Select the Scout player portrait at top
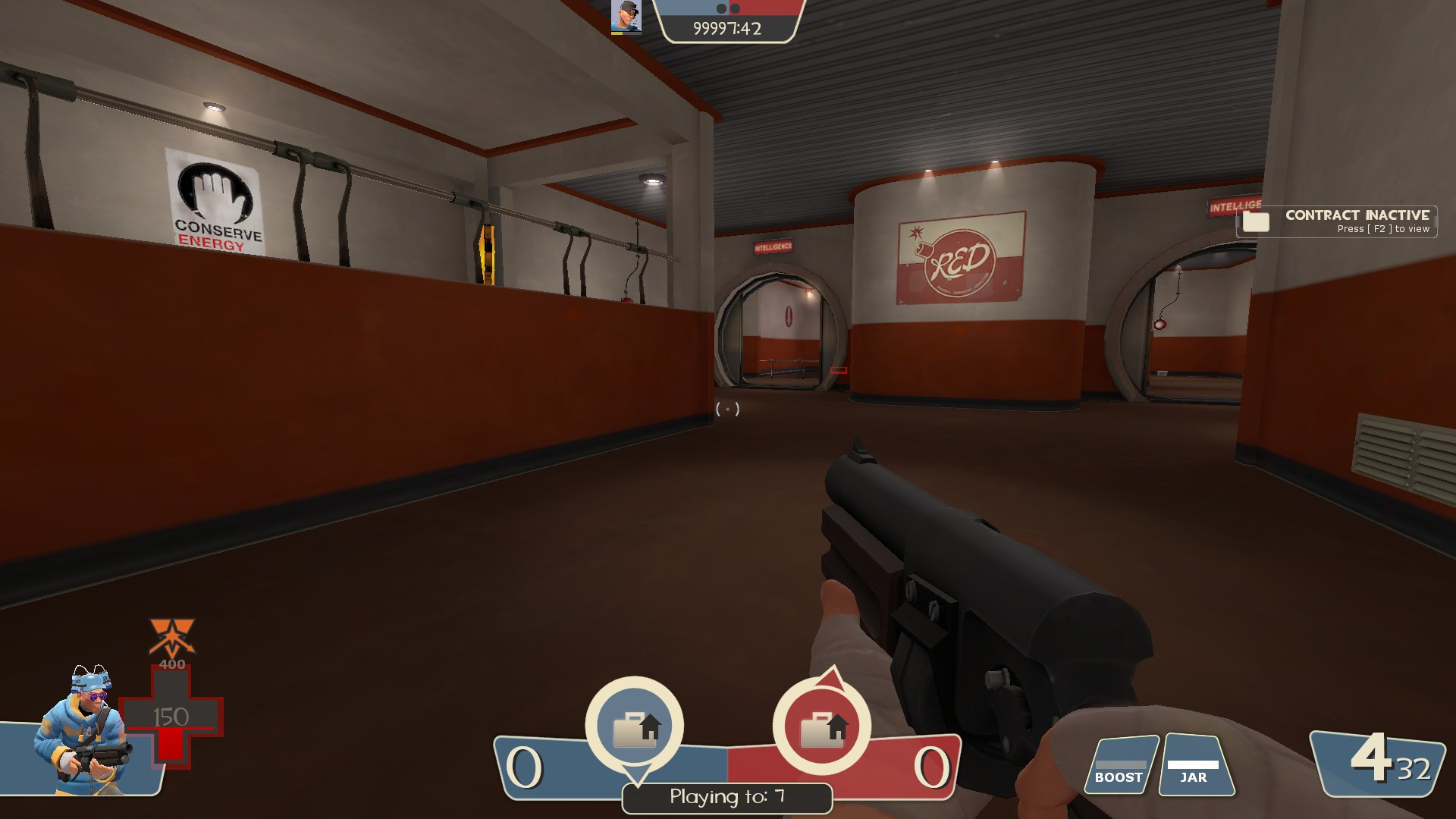The height and width of the screenshot is (819, 1456). coord(626,17)
